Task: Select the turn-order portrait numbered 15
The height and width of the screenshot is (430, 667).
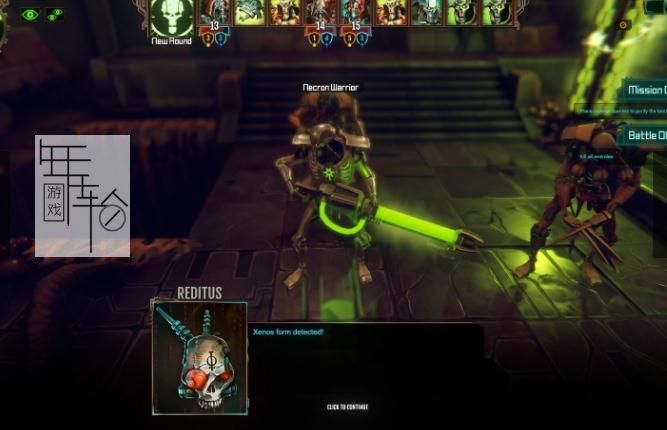Action: click(x=355, y=14)
